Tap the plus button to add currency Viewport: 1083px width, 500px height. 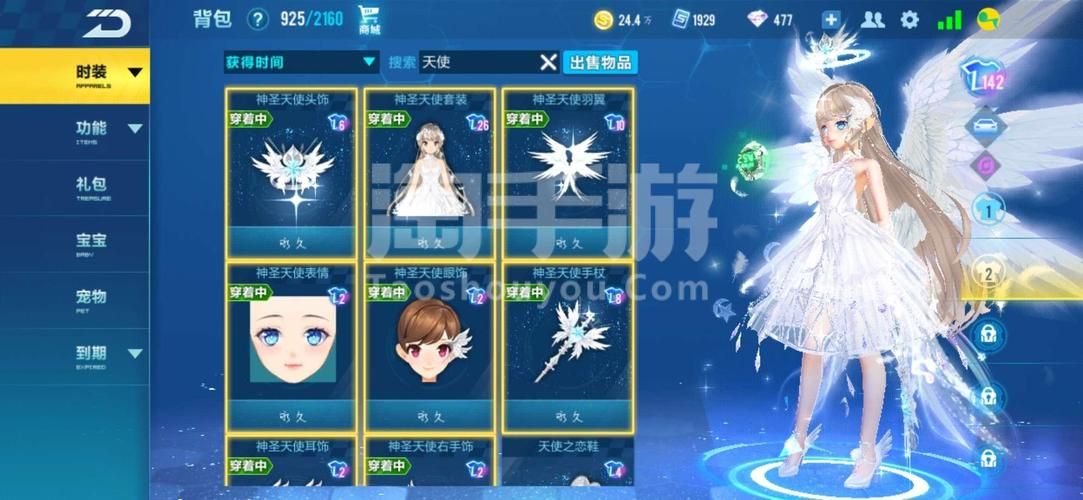pos(831,20)
